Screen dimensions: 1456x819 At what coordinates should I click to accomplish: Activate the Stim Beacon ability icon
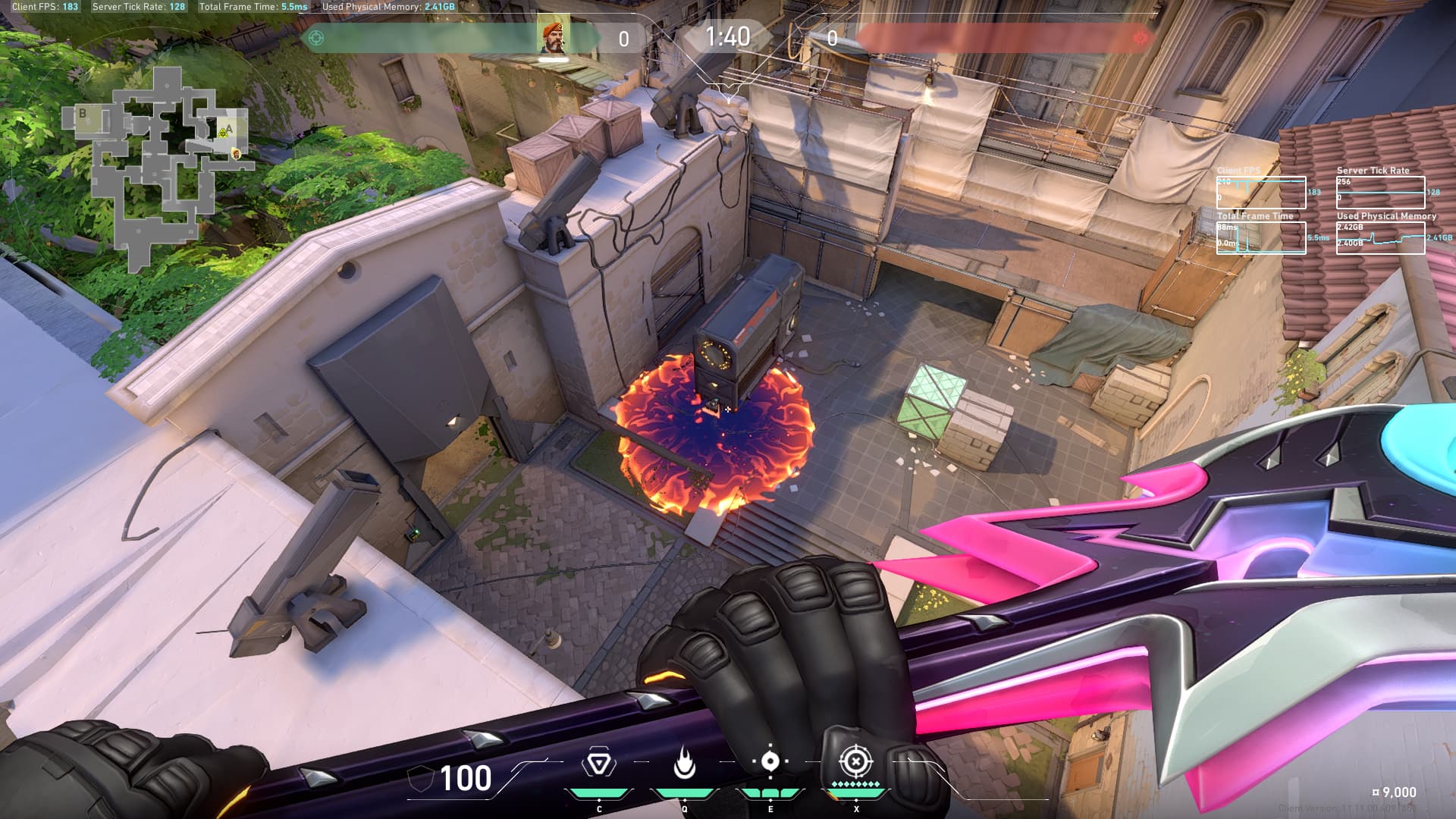pyautogui.click(x=598, y=763)
